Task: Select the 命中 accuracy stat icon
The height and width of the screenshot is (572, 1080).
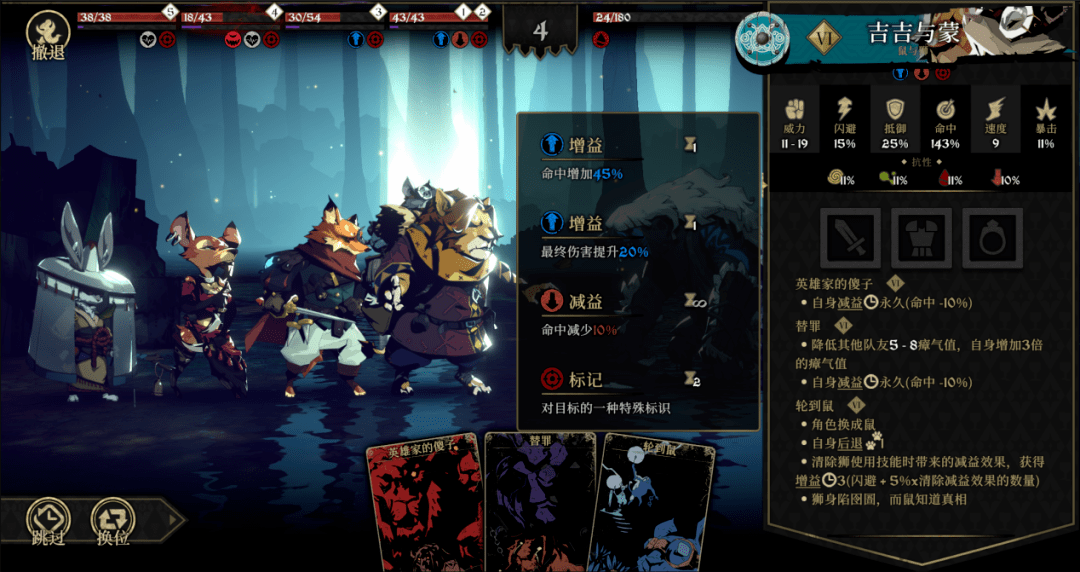Action: pyautogui.click(x=945, y=110)
